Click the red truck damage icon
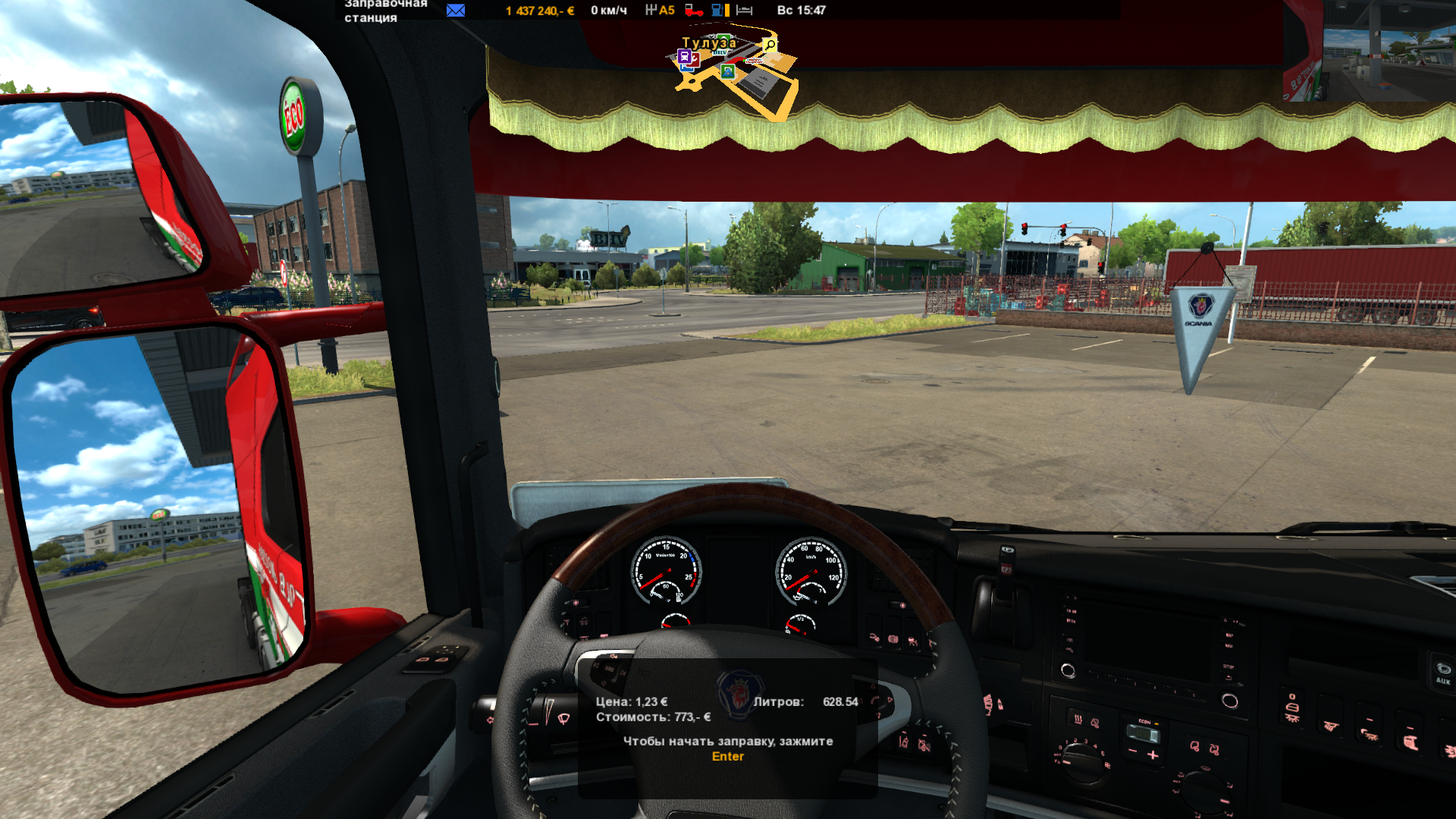The height and width of the screenshot is (819, 1456). point(693,11)
